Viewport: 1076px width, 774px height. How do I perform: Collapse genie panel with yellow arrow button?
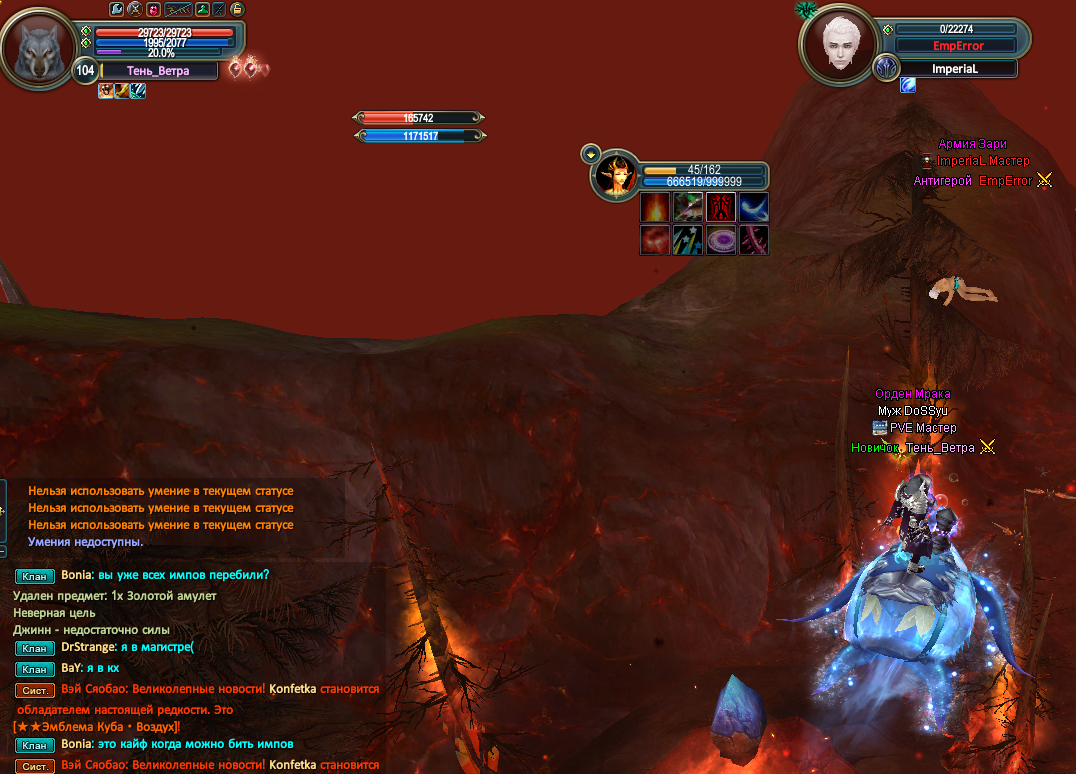point(590,154)
